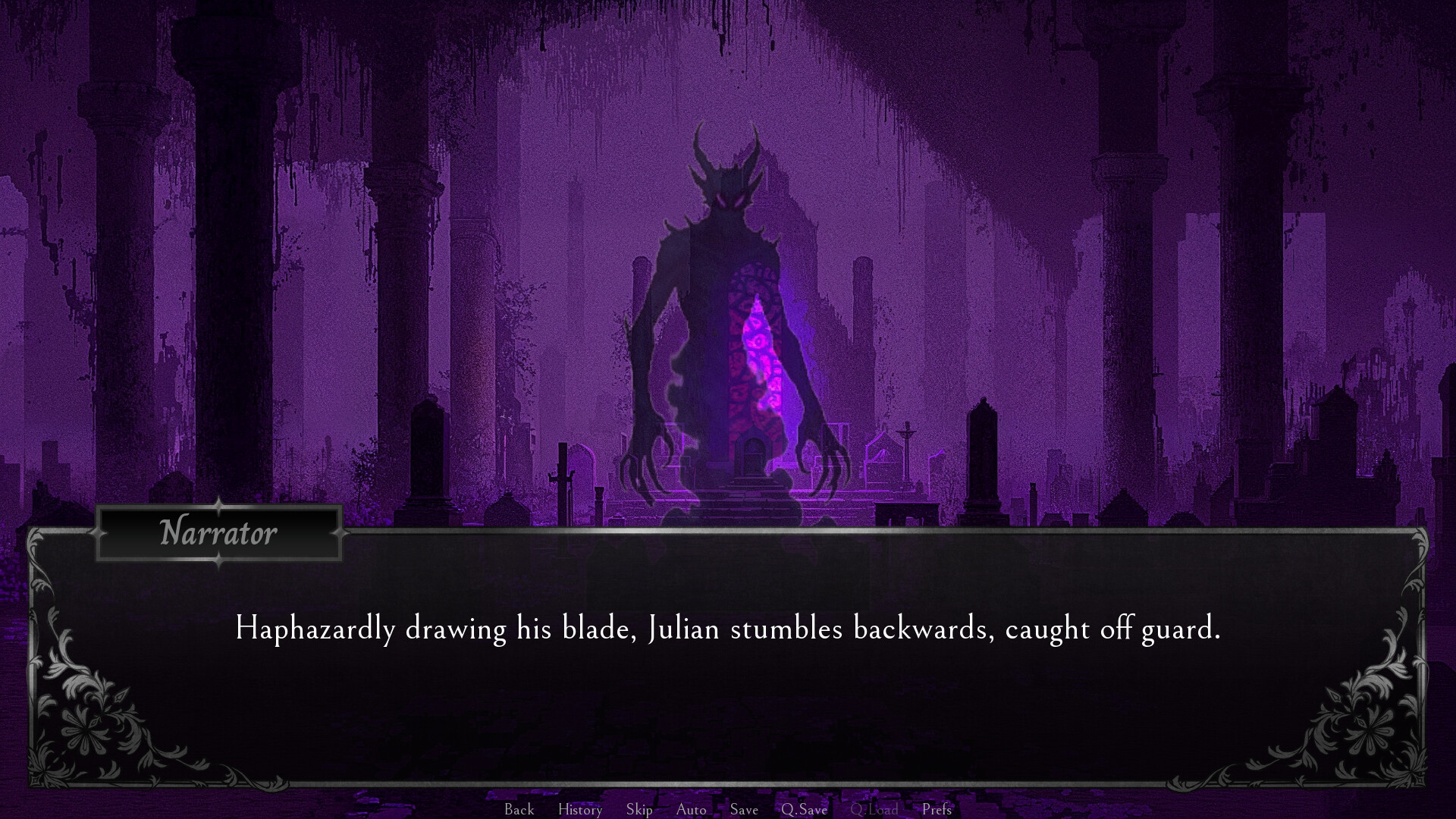Toggle Auto-play mode

(691, 809)
